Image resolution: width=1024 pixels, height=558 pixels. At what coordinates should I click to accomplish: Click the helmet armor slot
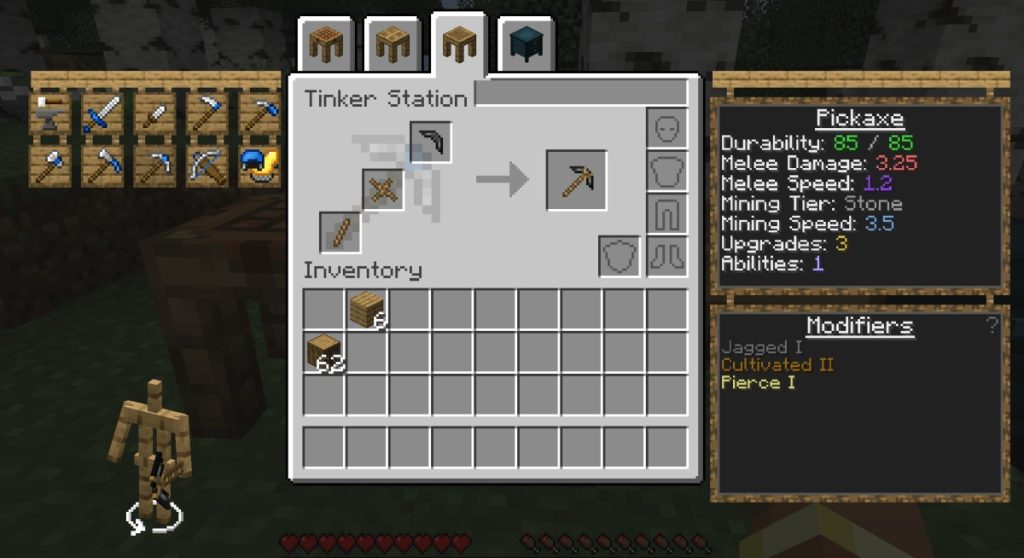pyautogui.click(x=666, y=127)
